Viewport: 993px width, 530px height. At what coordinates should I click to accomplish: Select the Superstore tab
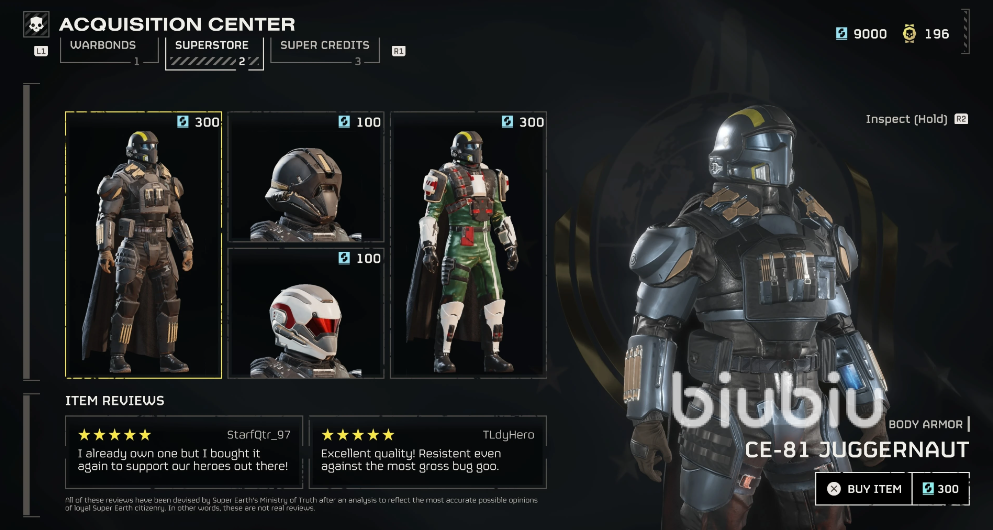pos(213,46)
